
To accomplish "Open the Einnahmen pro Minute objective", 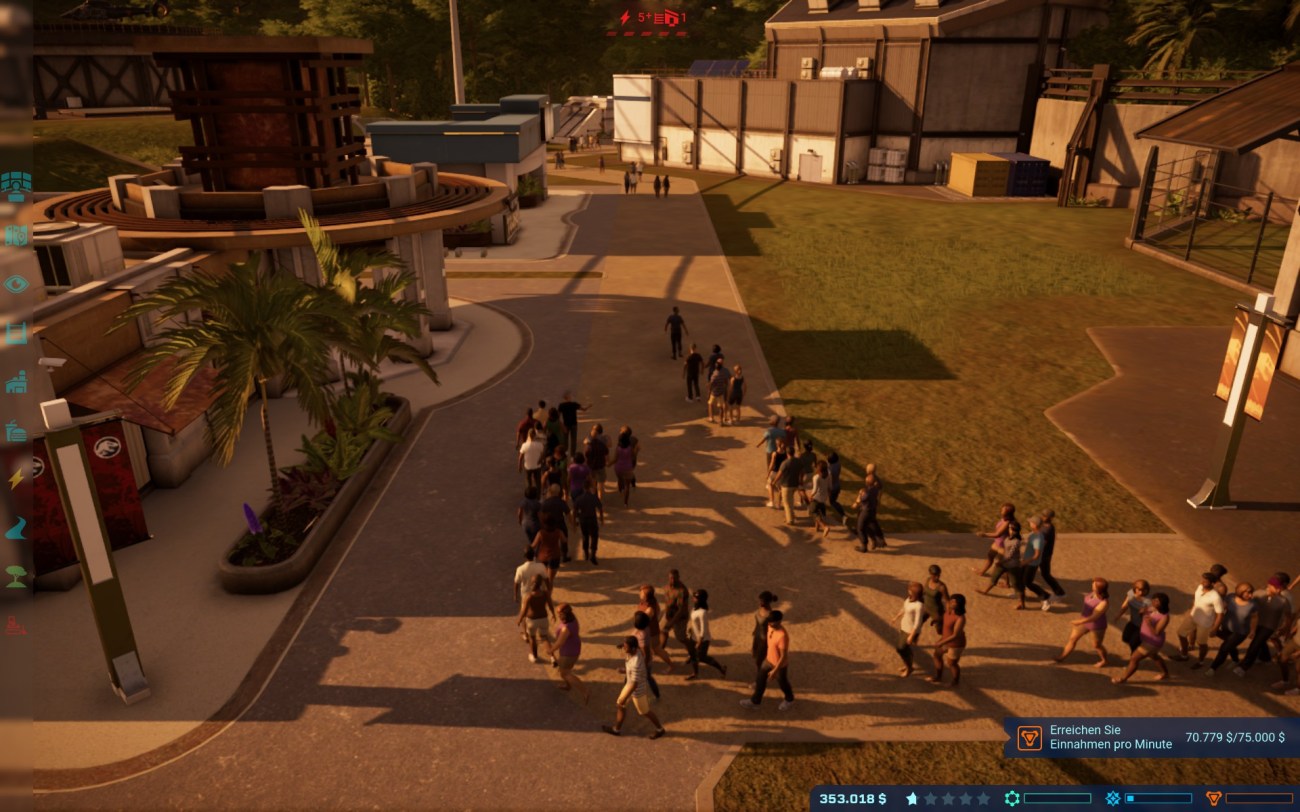I will pos(1150,737).
